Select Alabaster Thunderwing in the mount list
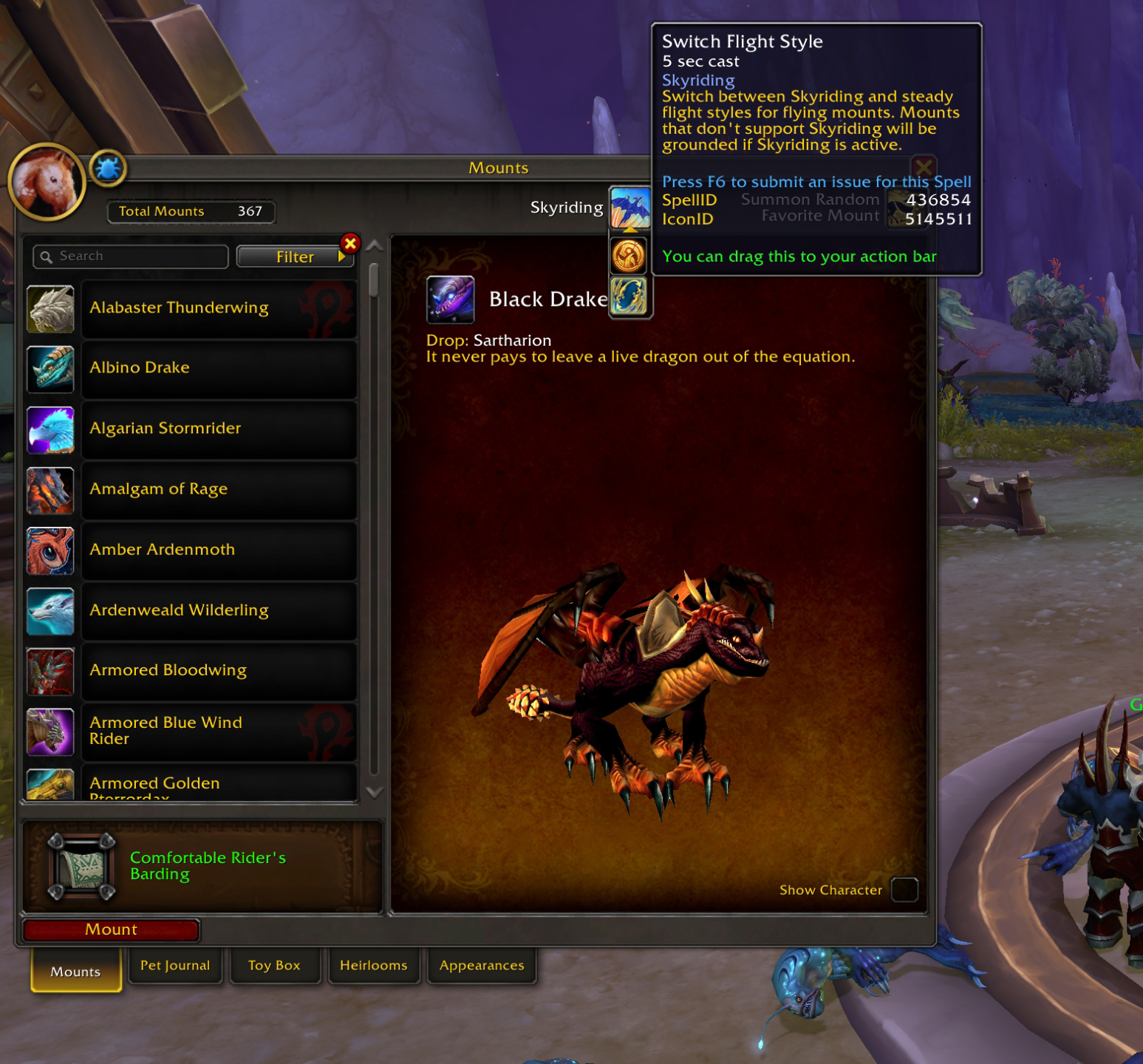Image resolution: width=1143 pixels, height=1064 pixels. click(x=218, y=308)
